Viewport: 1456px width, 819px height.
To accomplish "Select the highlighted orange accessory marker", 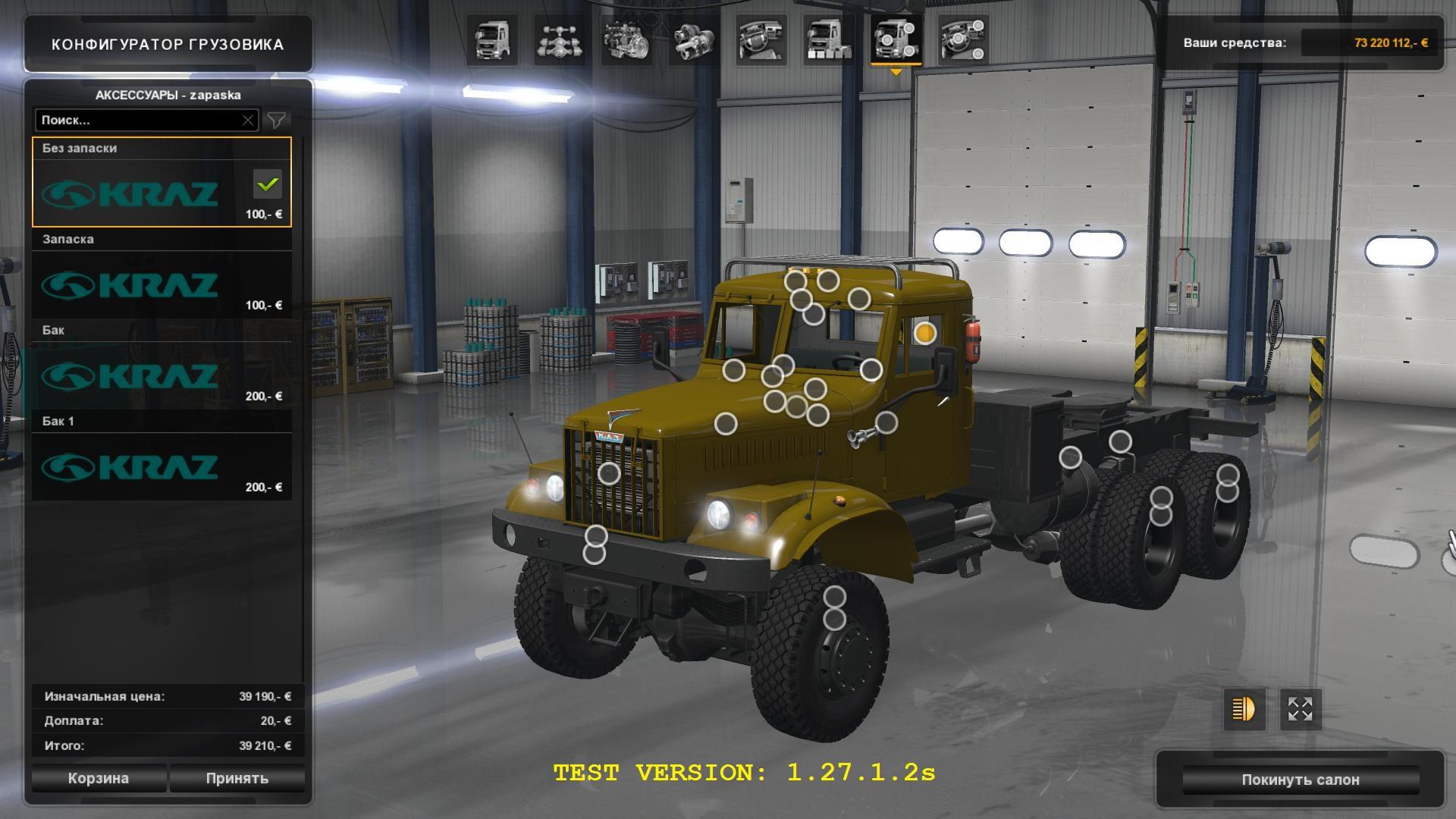I will (x=924, y=333).
